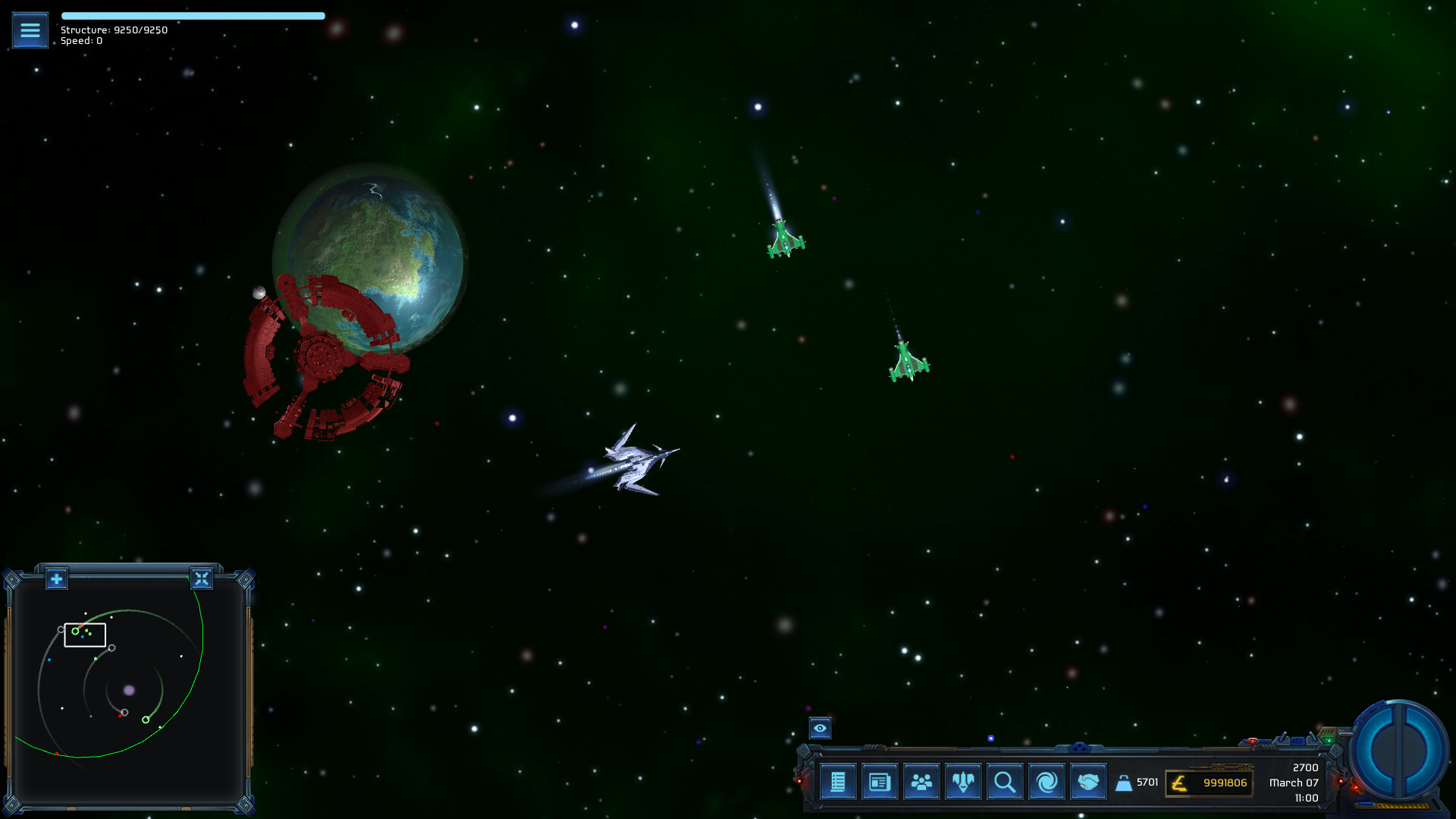Click the cargo weight icon showing 5701
Viewport: 1456px width, 819px height.
(1125, 782)
